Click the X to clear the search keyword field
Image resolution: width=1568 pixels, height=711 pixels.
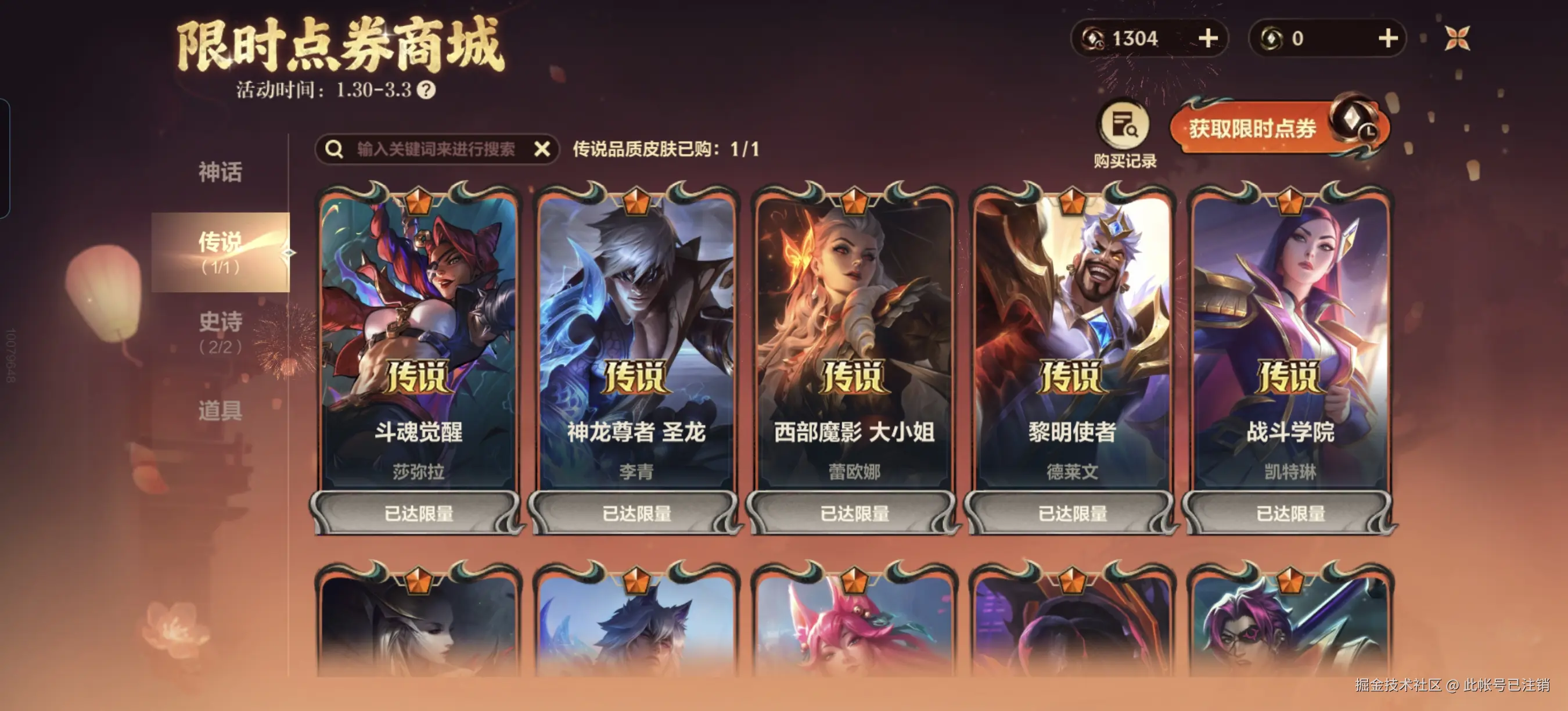point(541,148)
